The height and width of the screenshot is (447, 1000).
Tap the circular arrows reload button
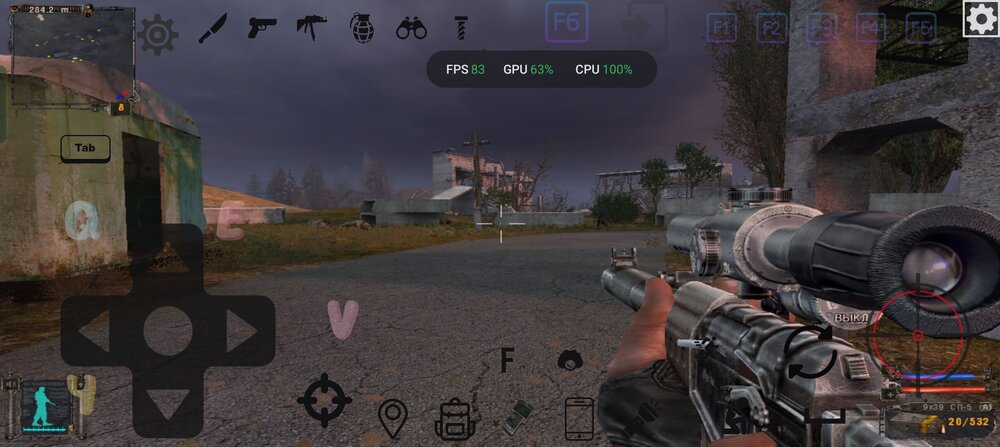pos(810,352)
